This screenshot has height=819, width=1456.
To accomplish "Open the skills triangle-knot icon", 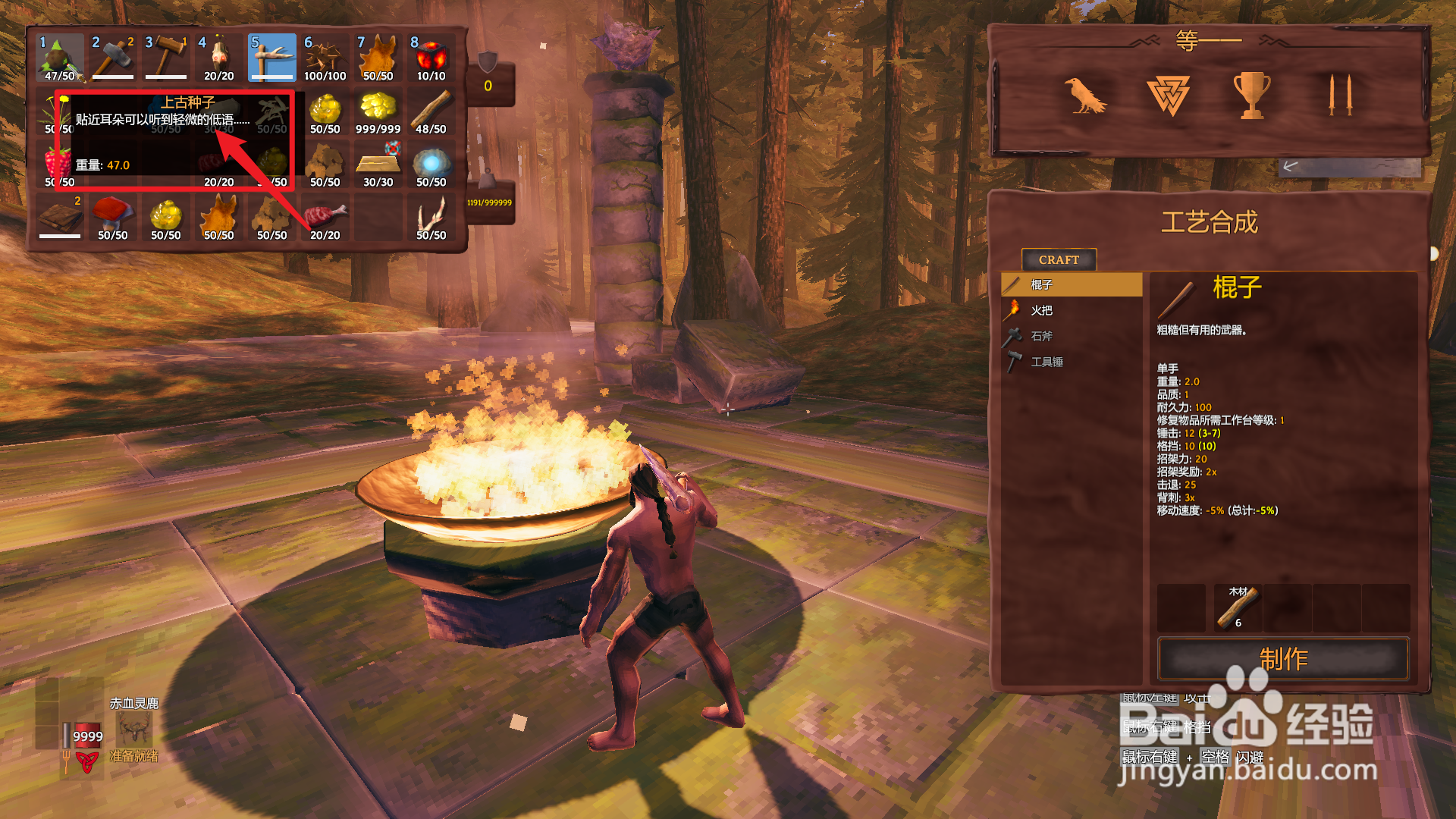I will click(1168, 96).
